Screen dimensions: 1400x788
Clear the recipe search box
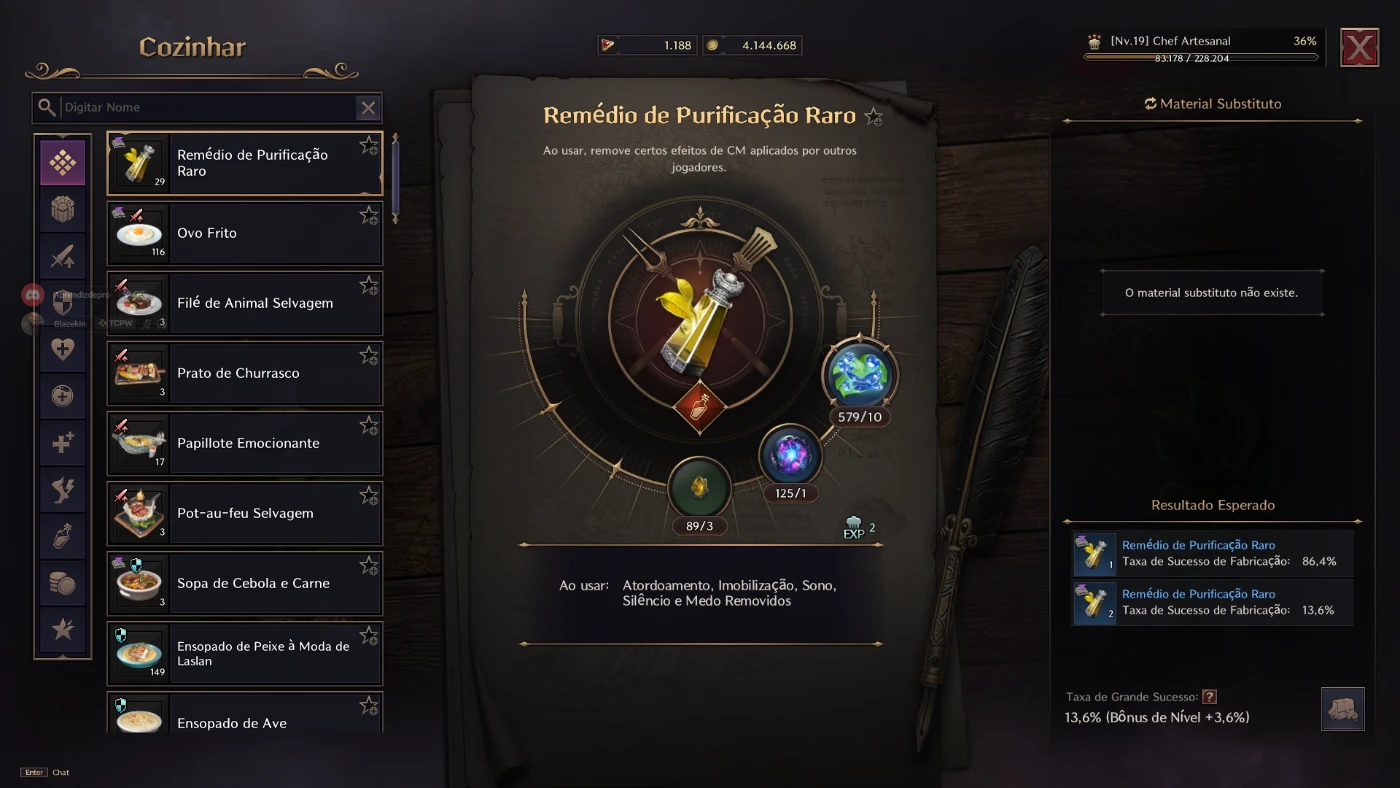[368, 108]
